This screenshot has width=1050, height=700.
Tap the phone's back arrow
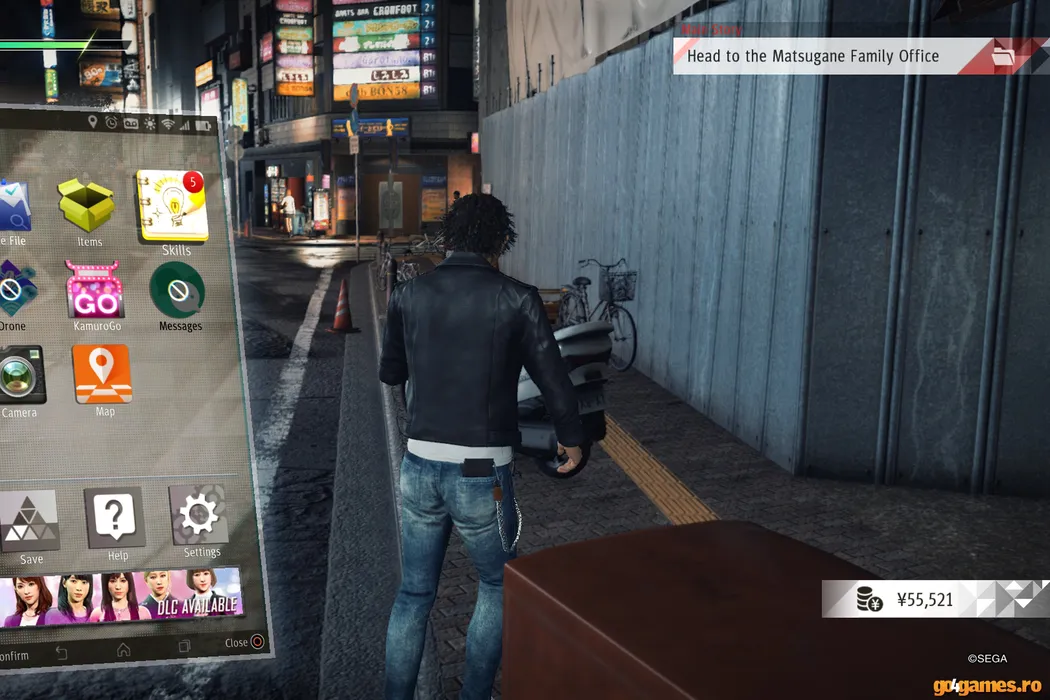click(x=62, y=653)
